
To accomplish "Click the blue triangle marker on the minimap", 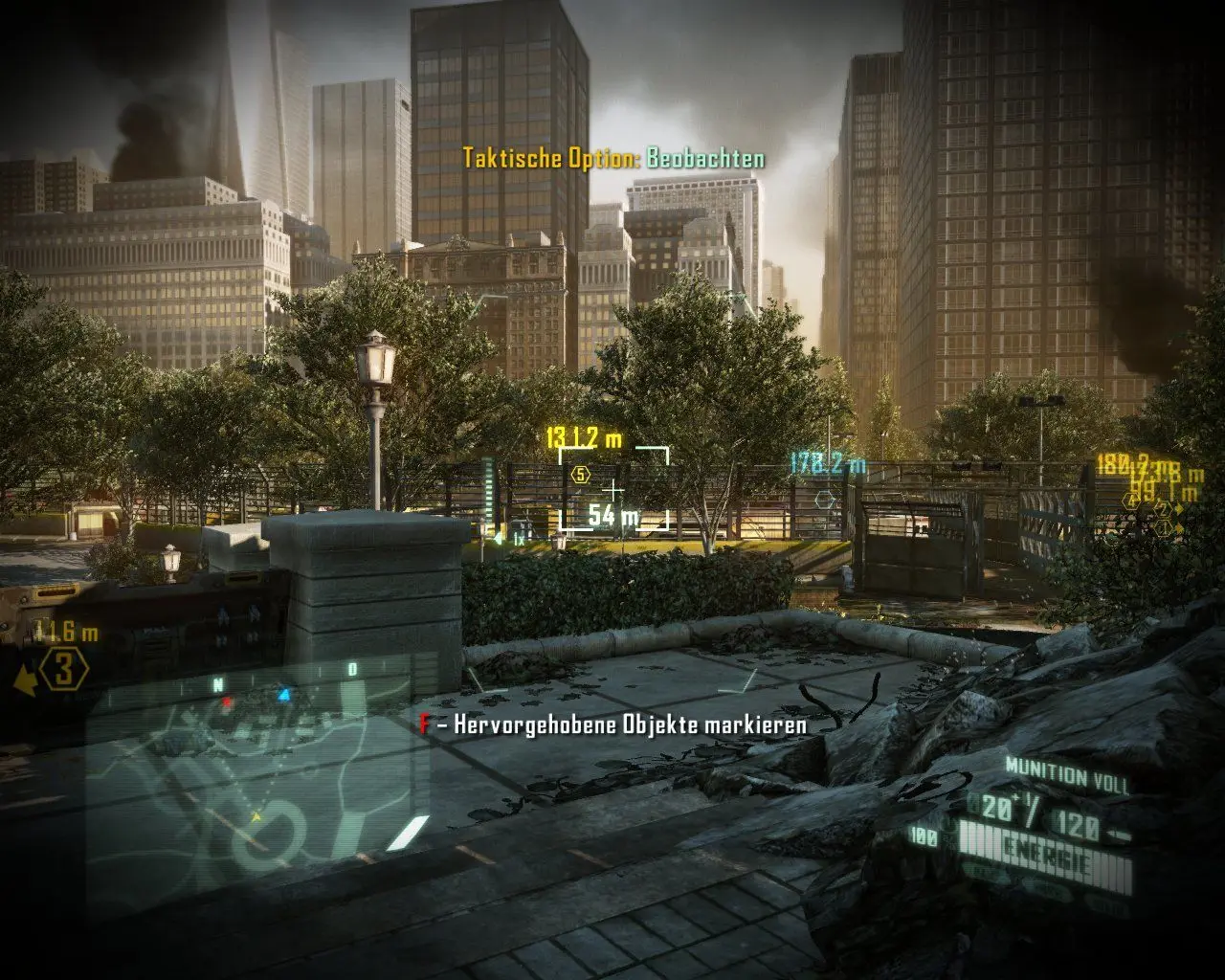I will pos(283,694).
